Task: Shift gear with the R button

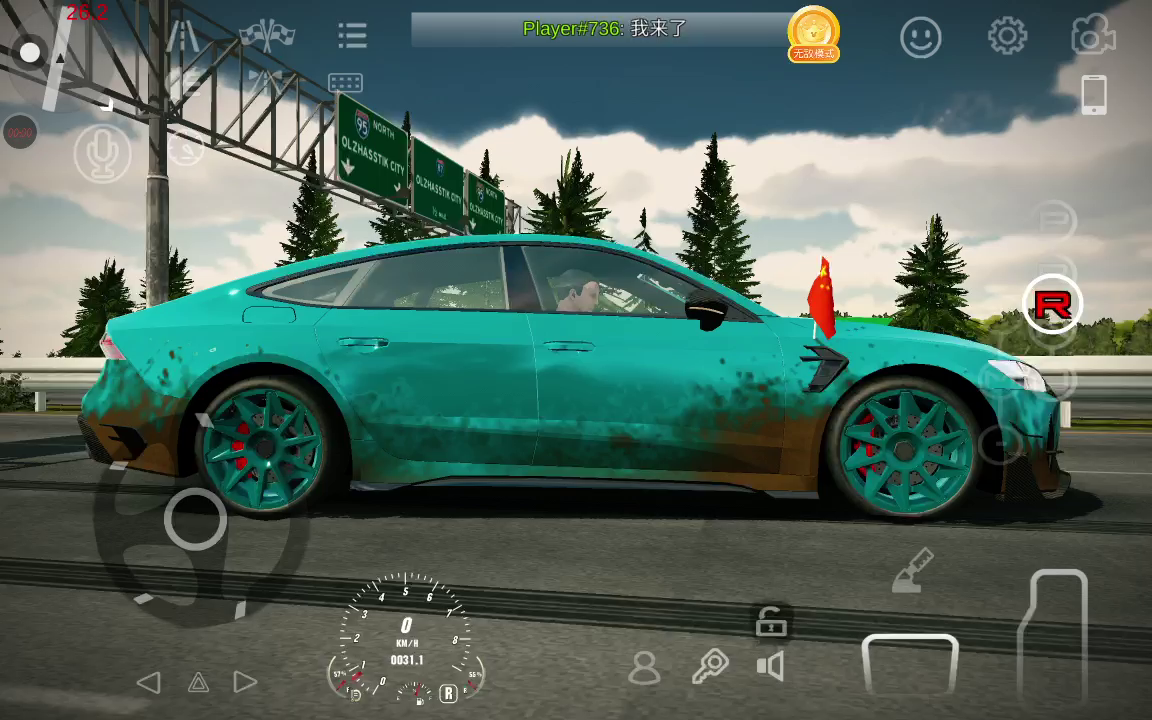Action: coord(1052,303)
